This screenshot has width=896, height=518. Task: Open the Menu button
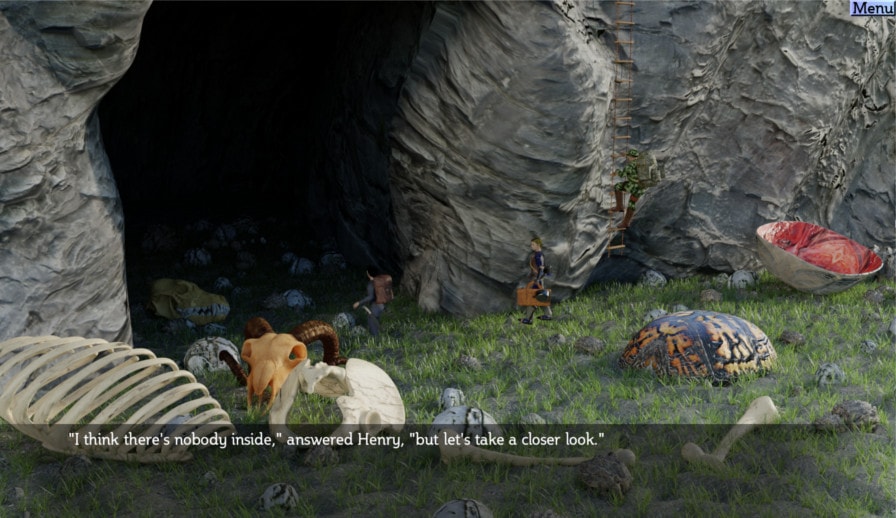point(871,8)
